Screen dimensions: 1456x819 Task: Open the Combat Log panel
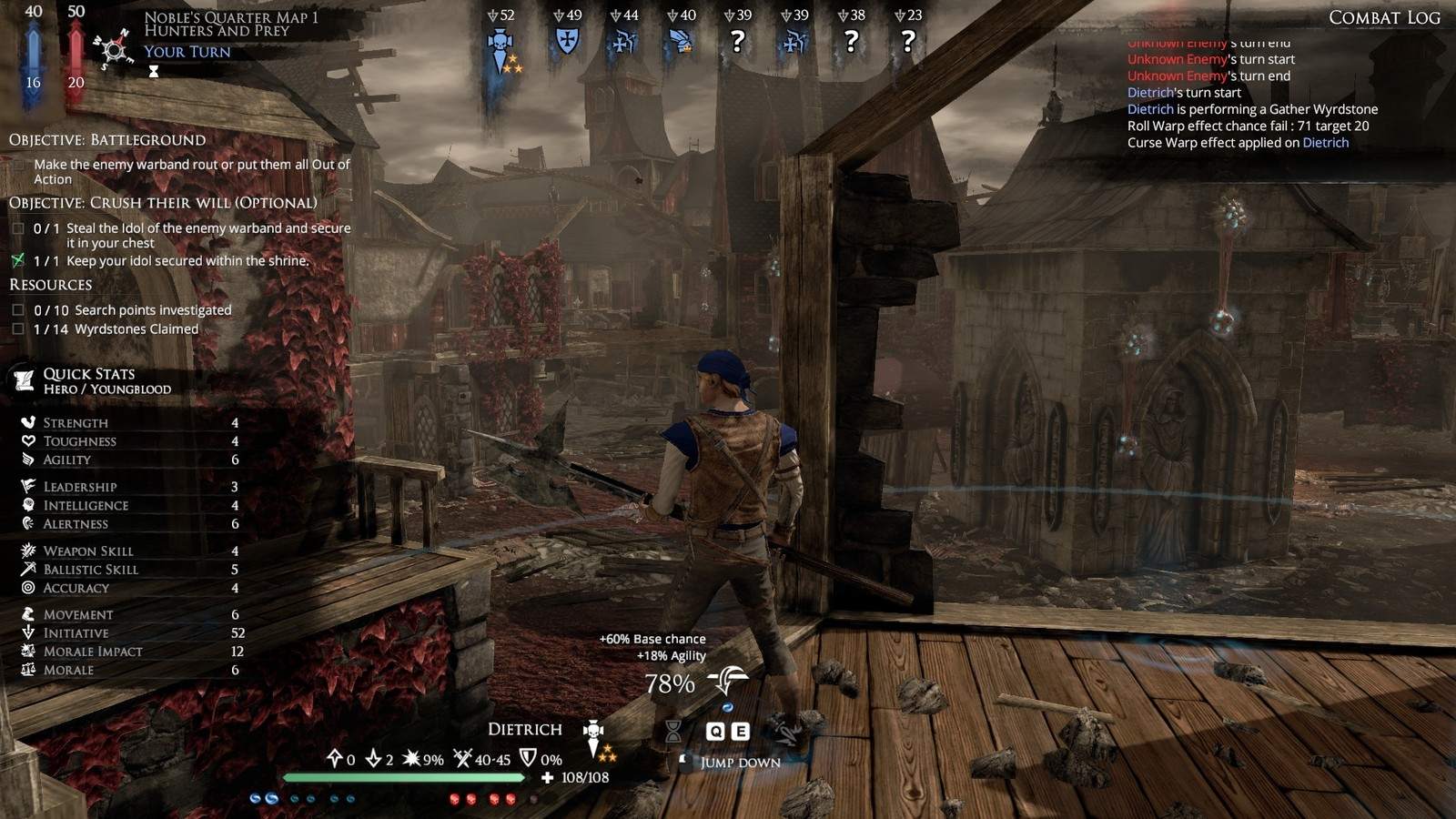click(1383, 17)
